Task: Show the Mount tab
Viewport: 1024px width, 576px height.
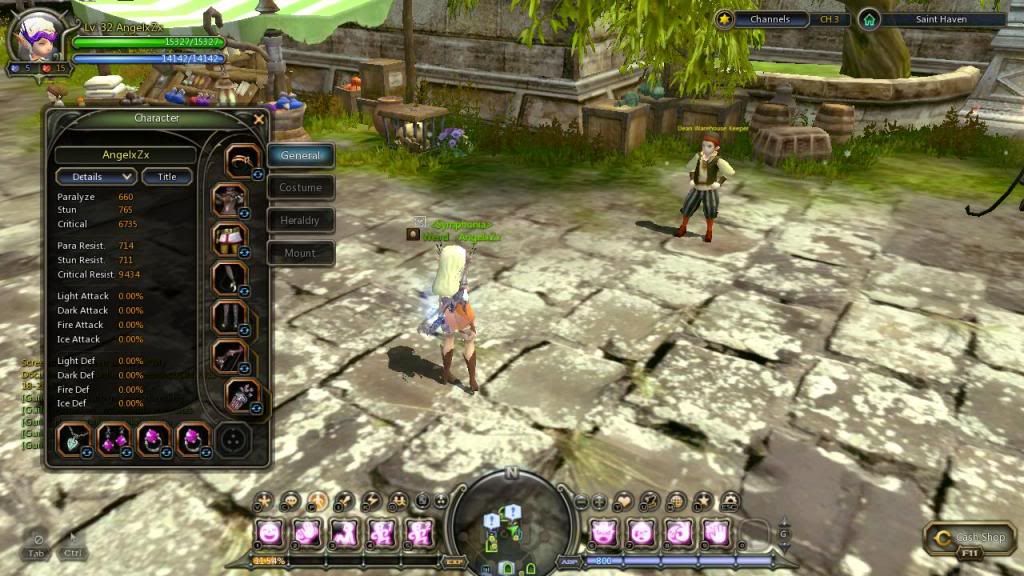Action: tap(300, 253)
